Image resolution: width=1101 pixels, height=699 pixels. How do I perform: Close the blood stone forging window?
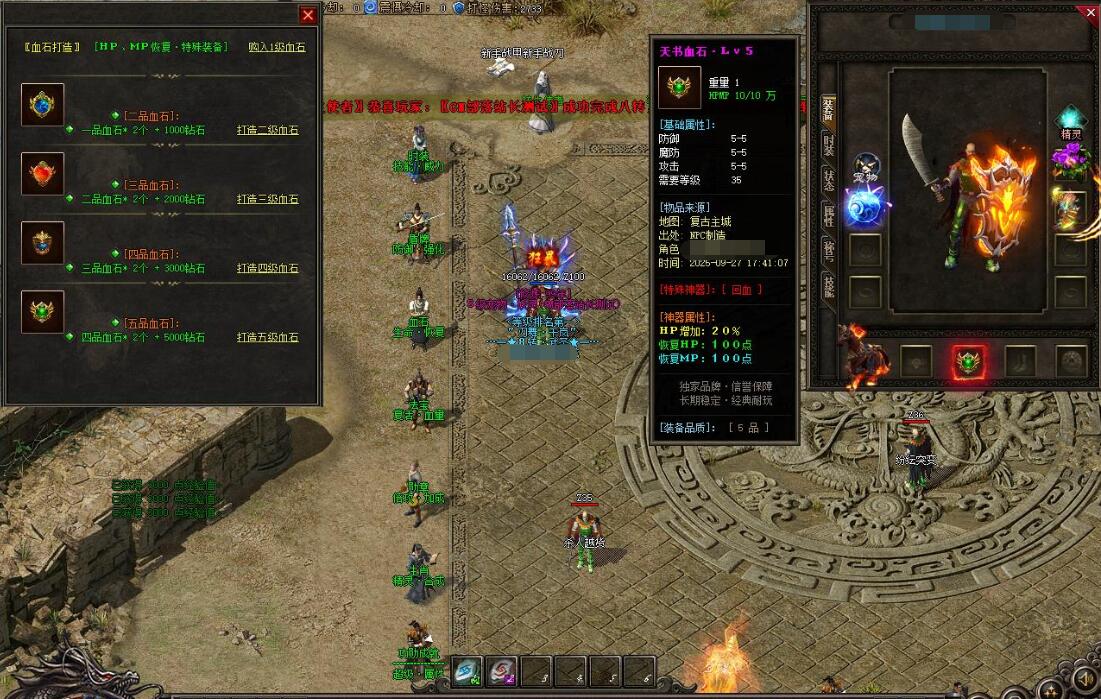pos(308,15)
